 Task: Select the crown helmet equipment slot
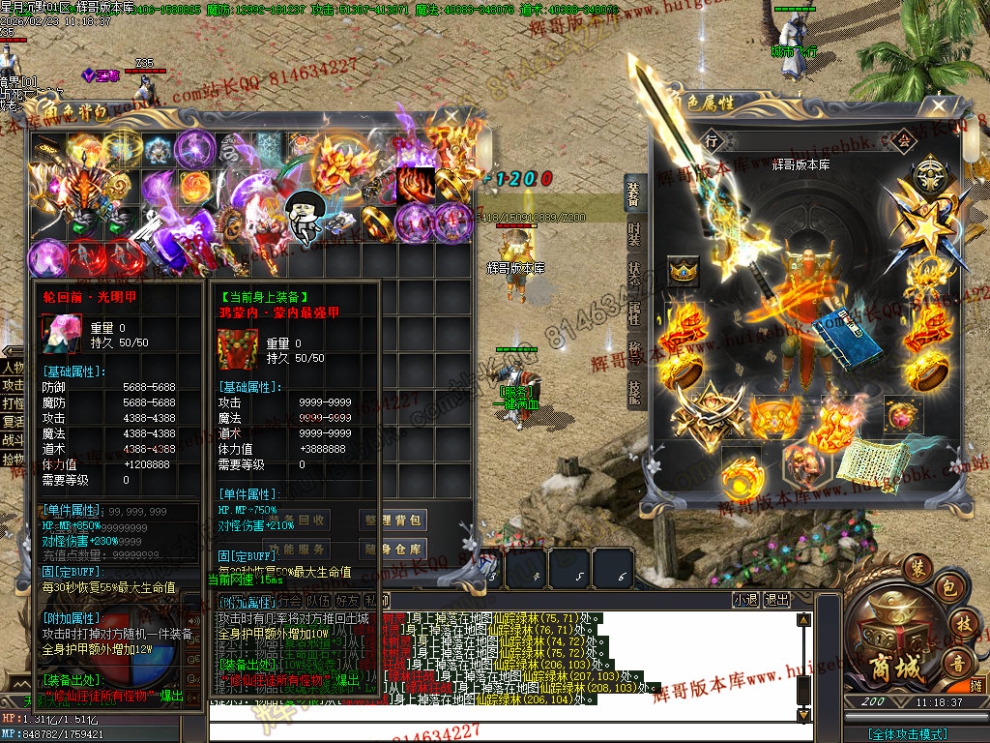point(683,271)
